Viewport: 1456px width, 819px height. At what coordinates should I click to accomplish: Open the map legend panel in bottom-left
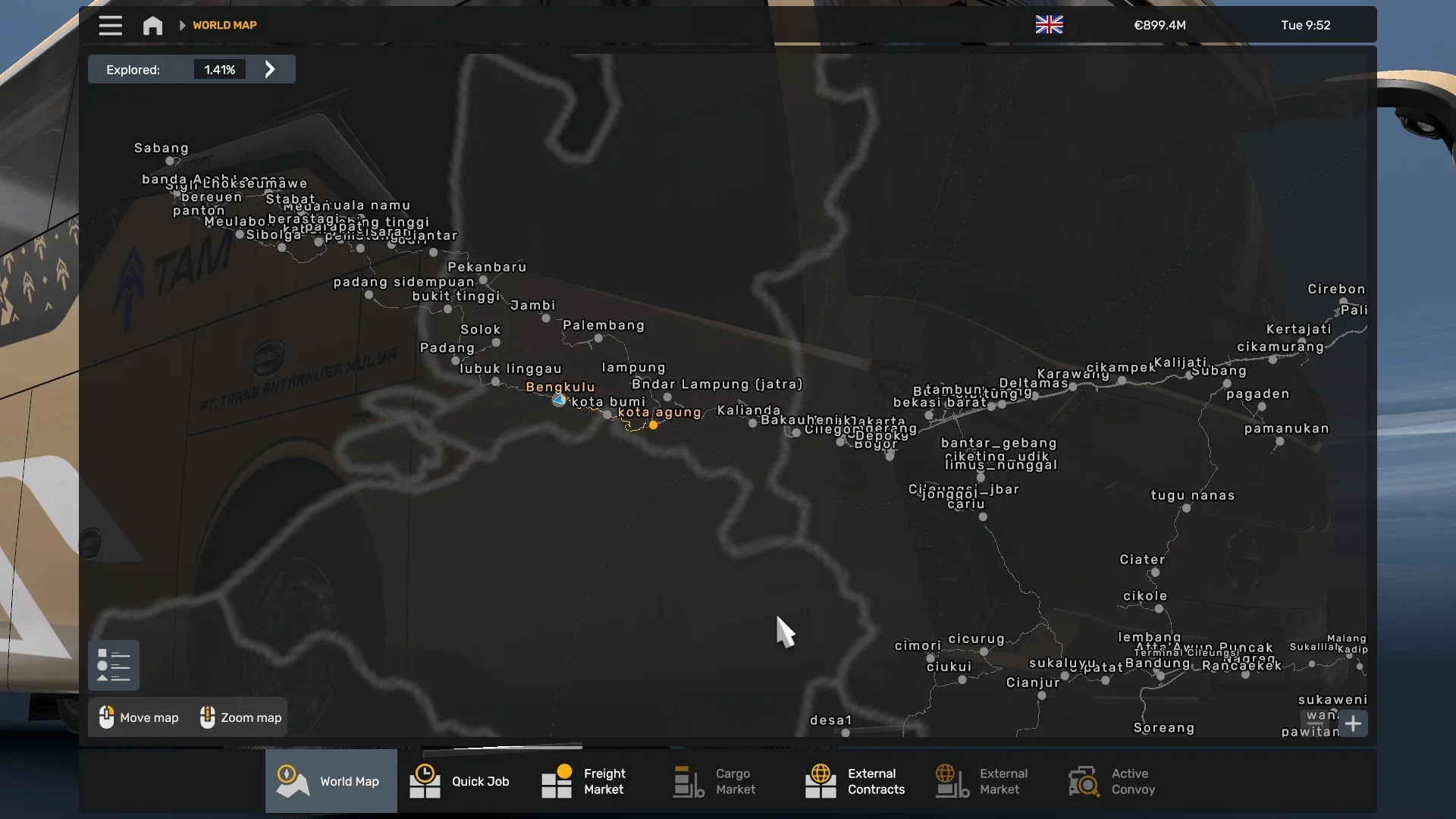click(114, 664)
